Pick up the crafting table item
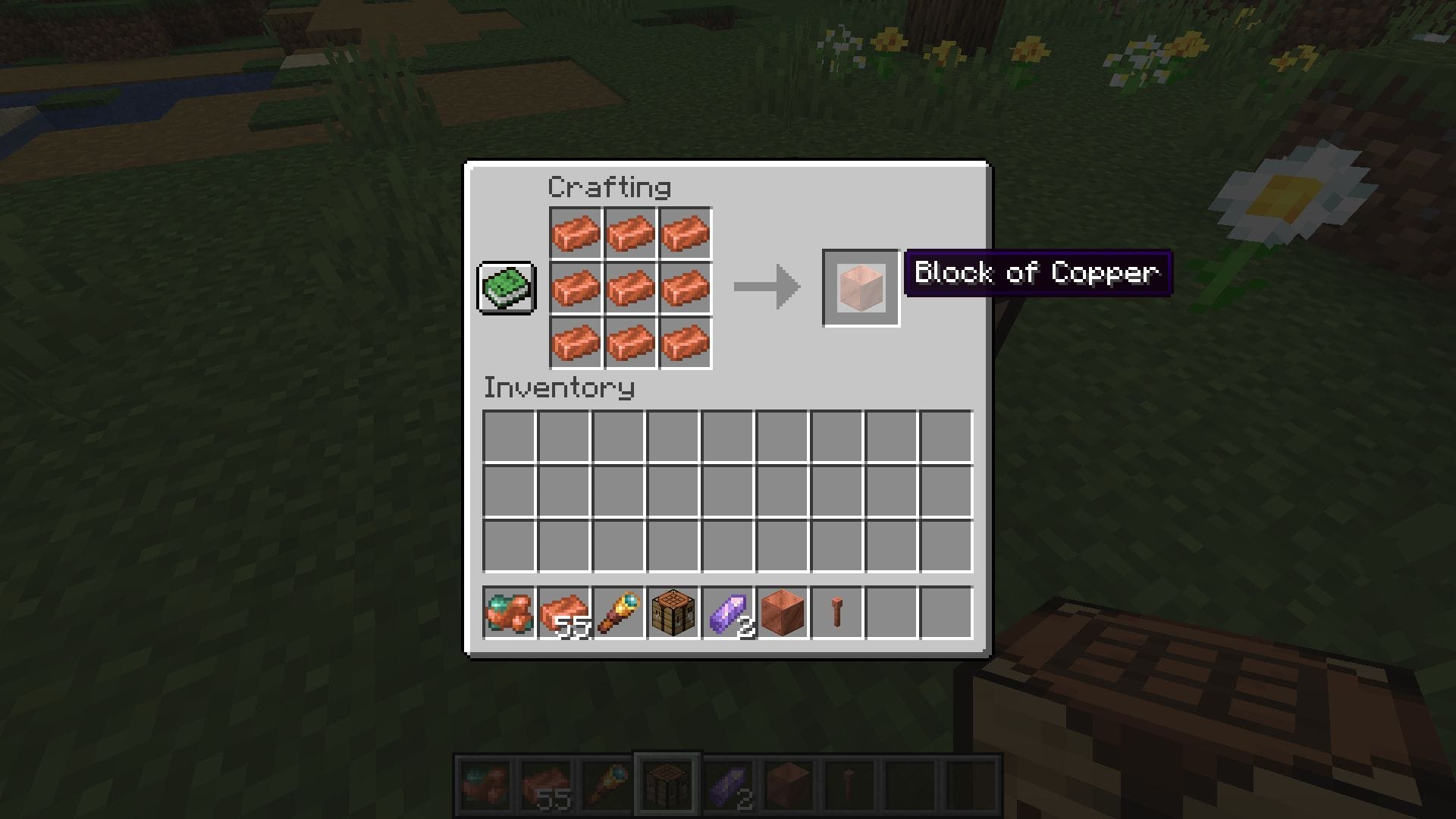Image resolution: width=1456 pixels, height=819 pixels. [673, 613]
